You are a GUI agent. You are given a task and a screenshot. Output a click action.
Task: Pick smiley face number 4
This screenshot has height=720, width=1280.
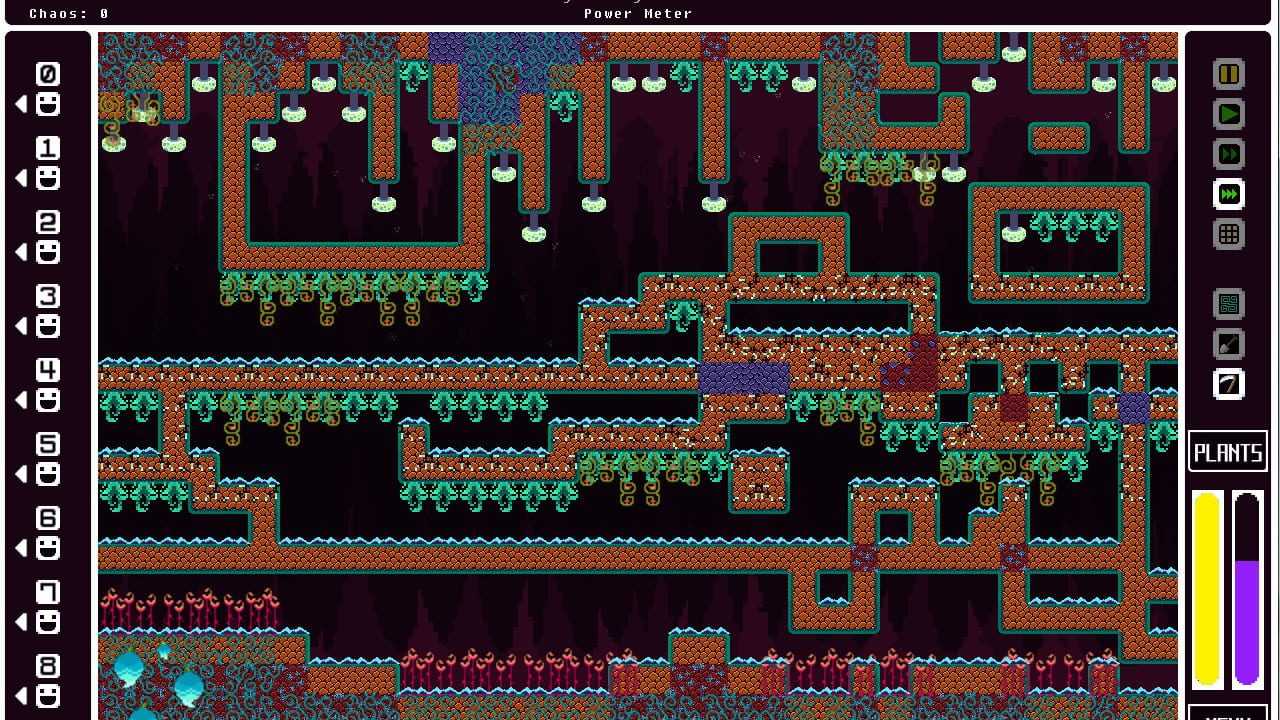click(x=47, y=400)
